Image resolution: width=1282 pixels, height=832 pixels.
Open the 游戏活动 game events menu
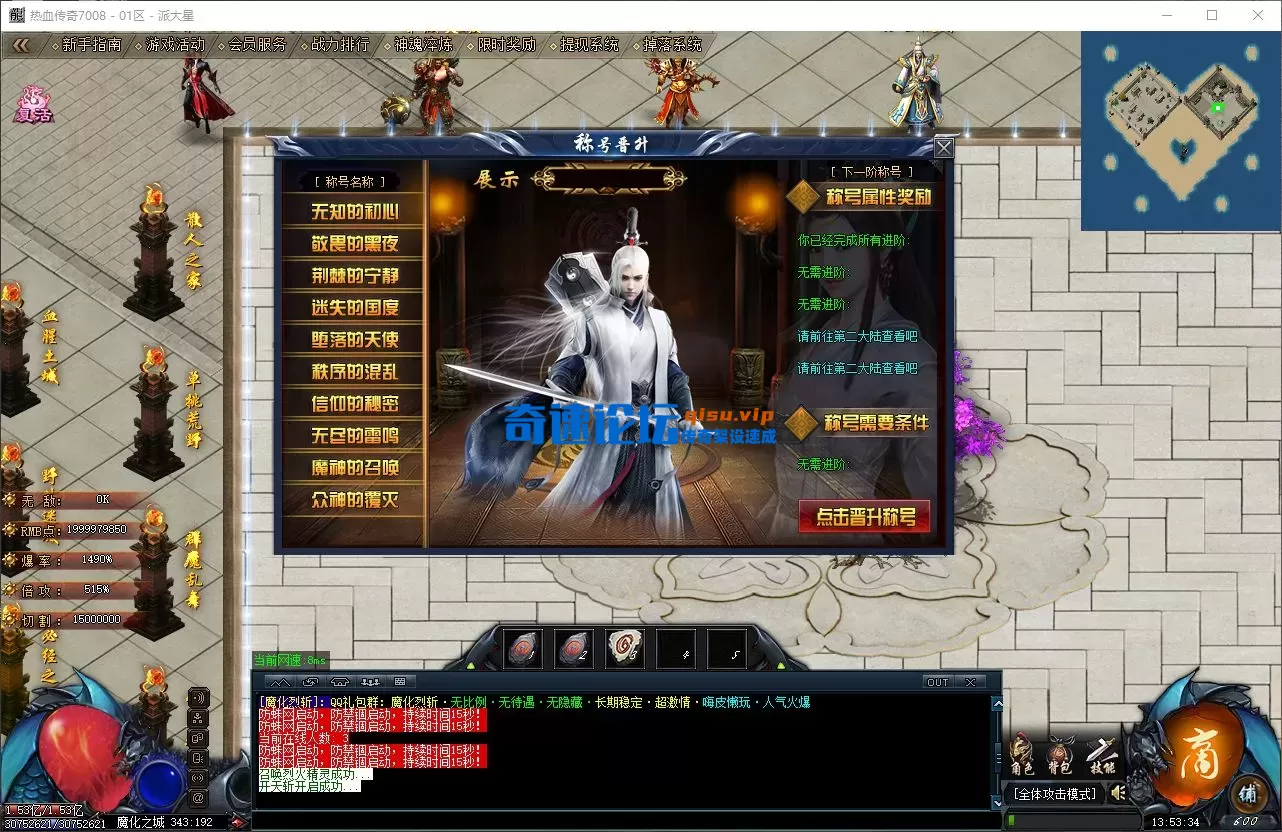pyautogui.click(x=175, y=45)
